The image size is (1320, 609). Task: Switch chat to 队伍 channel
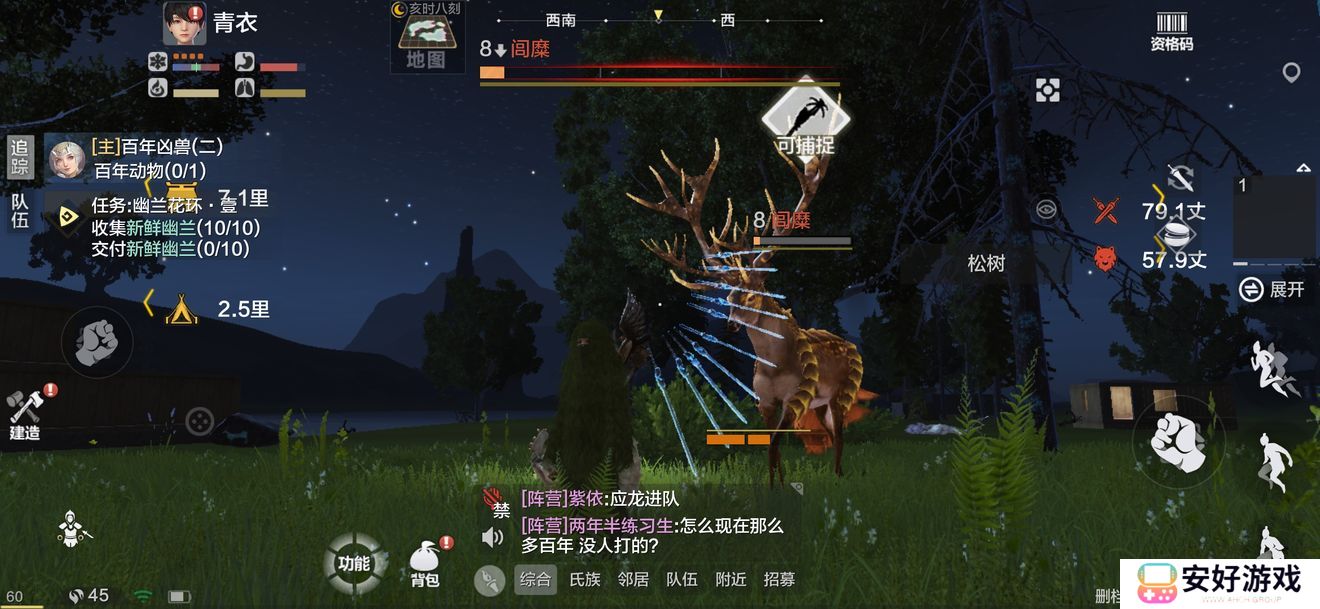pos(682,579)
